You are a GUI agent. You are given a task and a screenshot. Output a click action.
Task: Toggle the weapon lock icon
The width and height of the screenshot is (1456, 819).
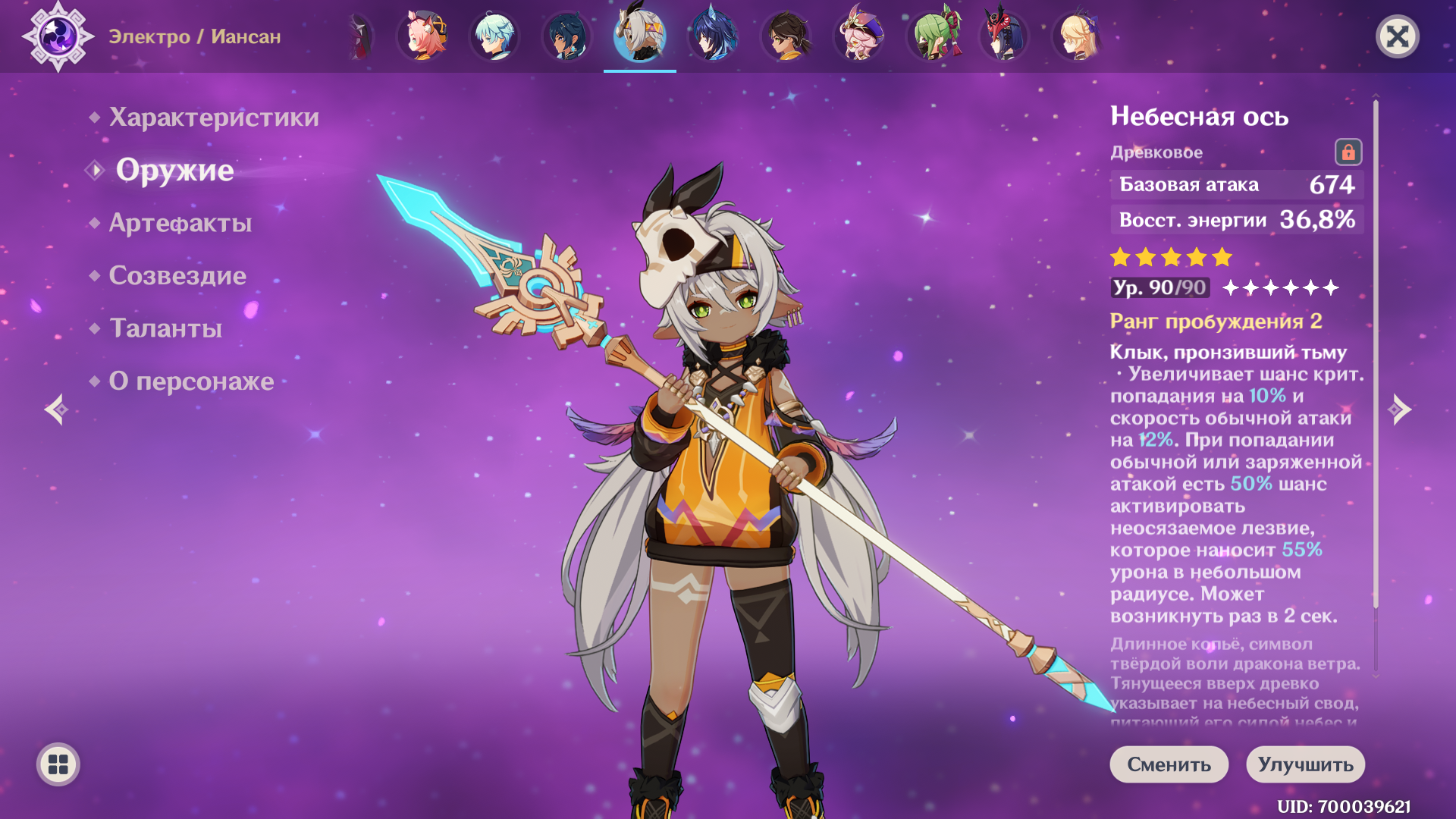(x=1348, y=152)
